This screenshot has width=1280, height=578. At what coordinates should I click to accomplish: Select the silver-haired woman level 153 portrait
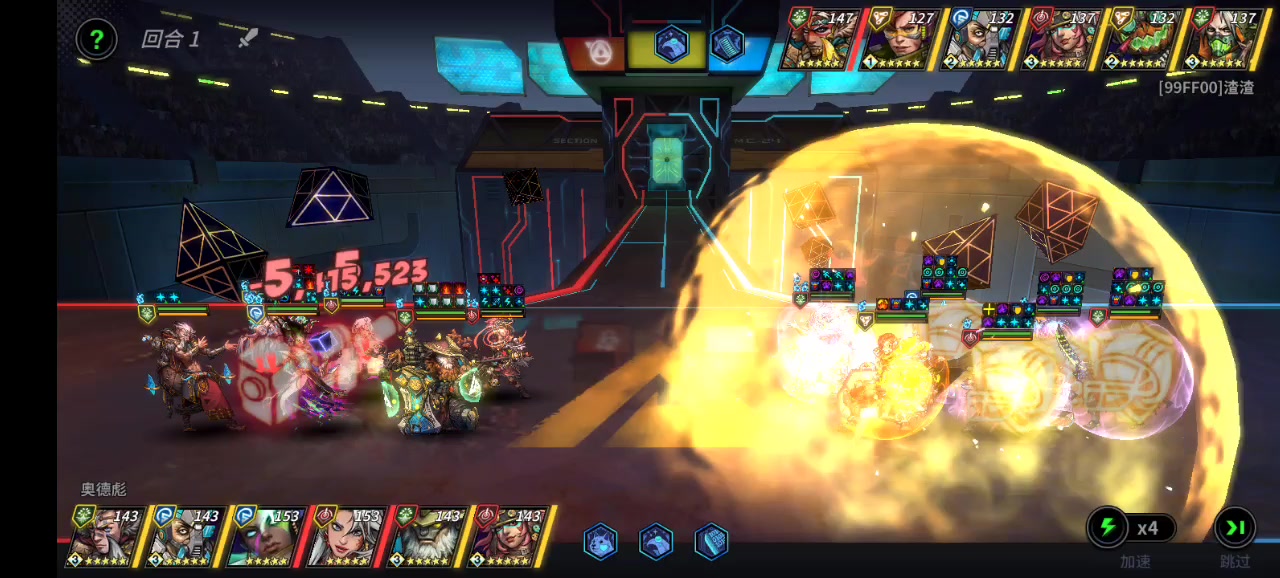347,536
